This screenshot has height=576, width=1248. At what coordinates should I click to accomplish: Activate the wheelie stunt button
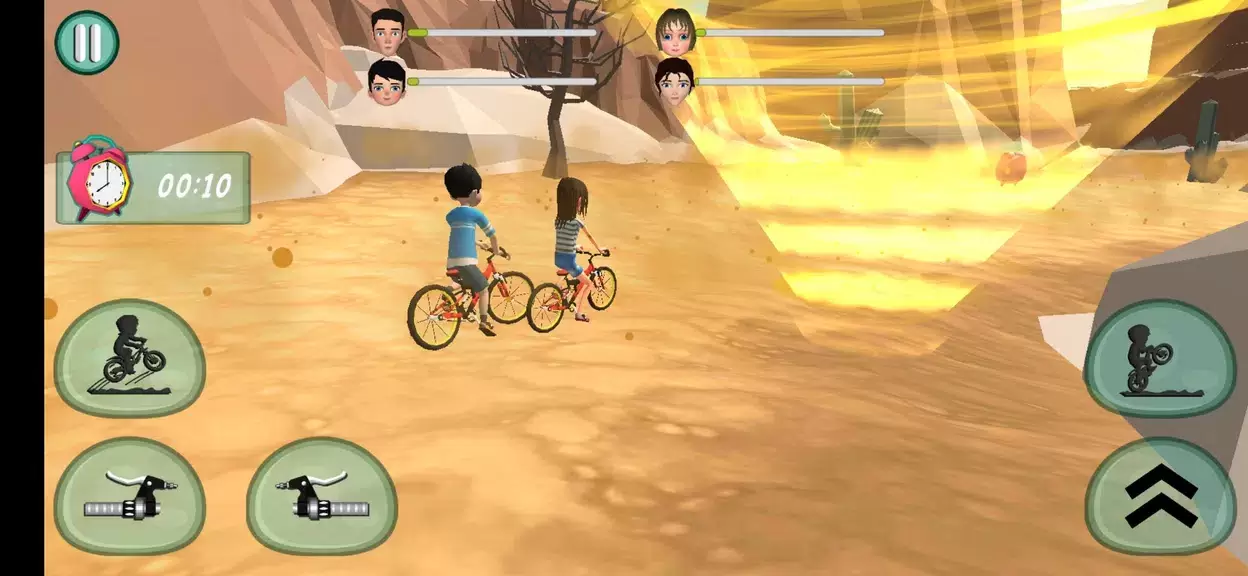pos(1160,357)
